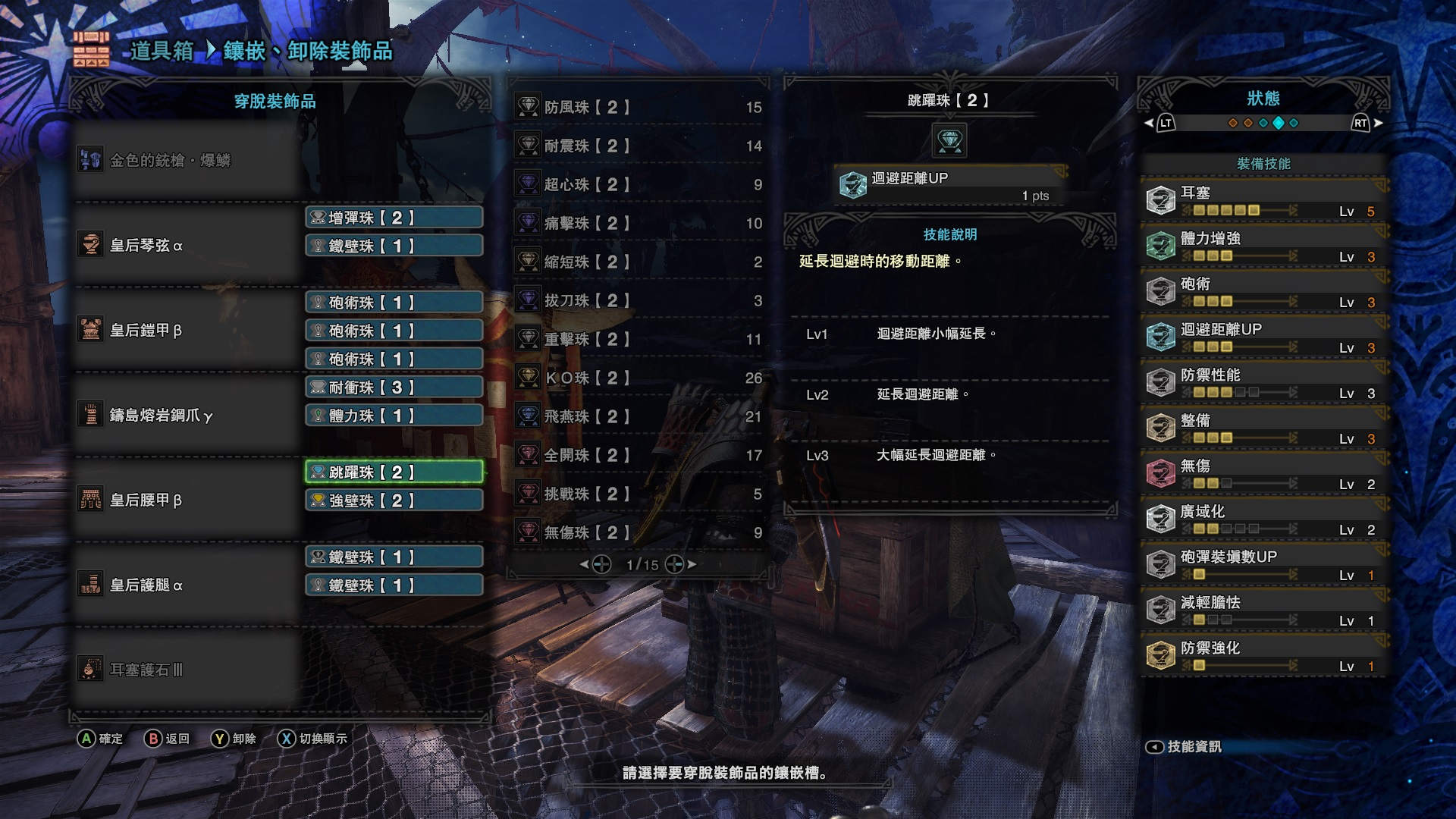Choose the 全開珠【2】 jewel entry
This screenshot has width=1456, height=819.
coord(639,456)
